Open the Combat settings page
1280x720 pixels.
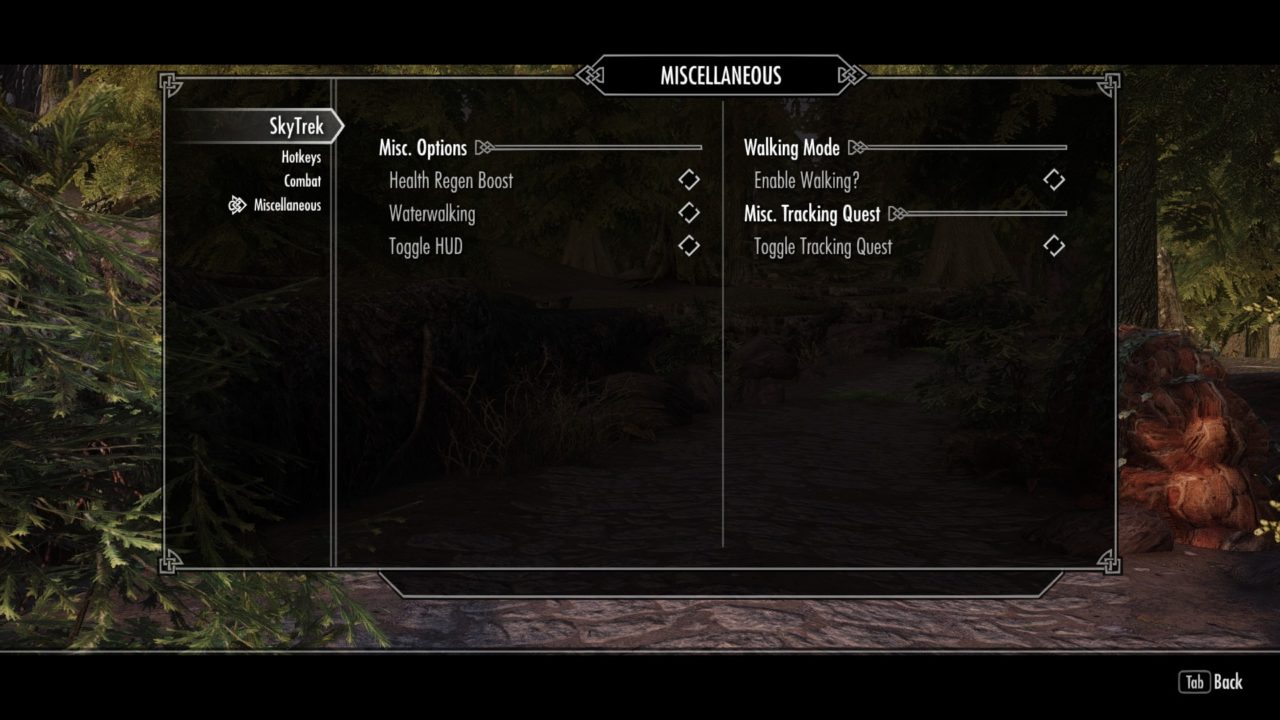coord(304,181)
